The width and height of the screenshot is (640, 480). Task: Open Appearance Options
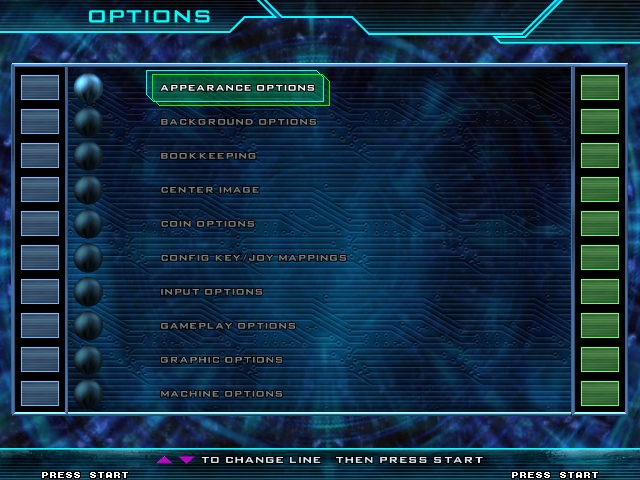[238, 88]
